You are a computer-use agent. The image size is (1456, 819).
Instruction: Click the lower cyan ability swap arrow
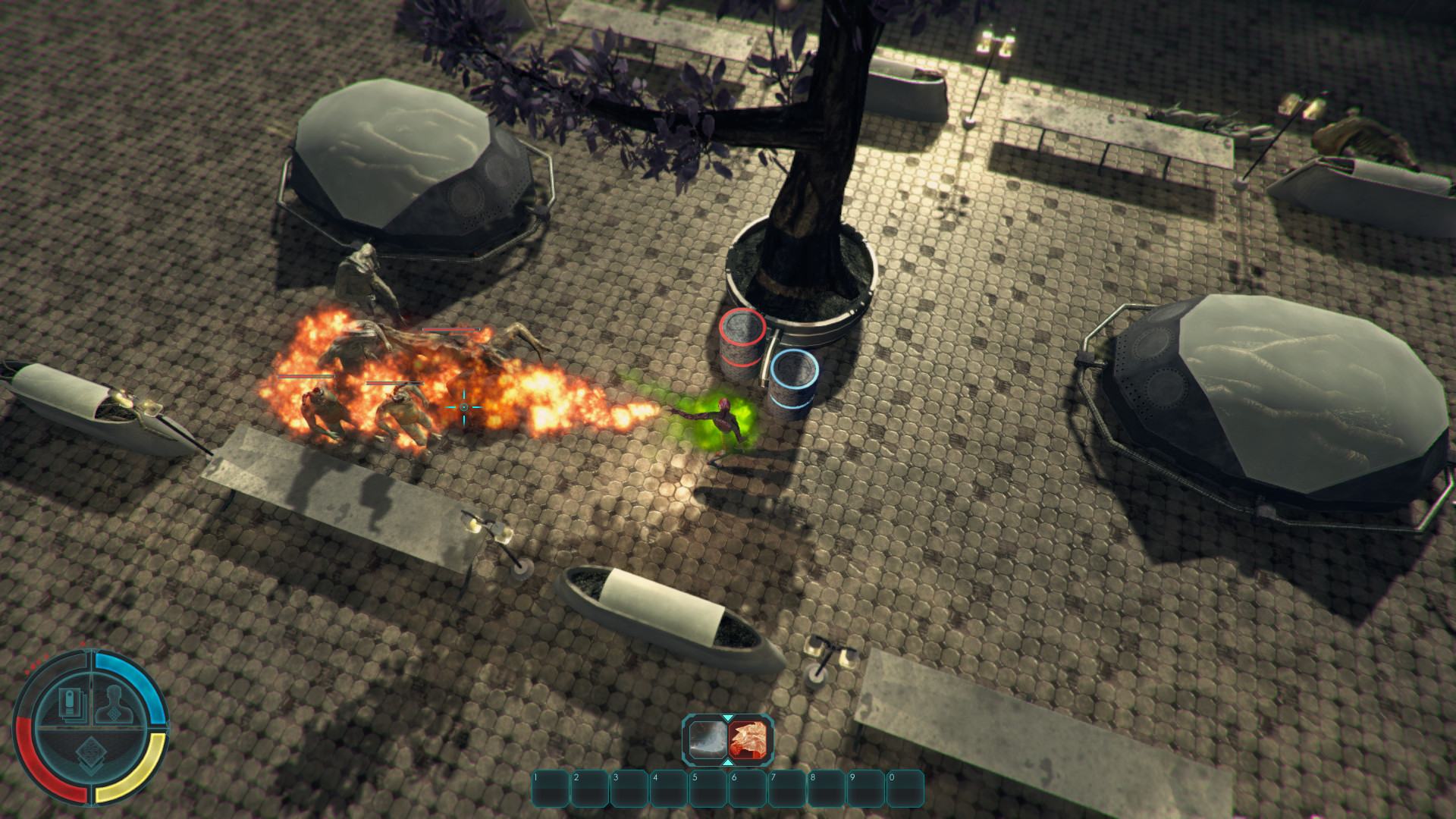pyautogui.click(x=728, y=764)
